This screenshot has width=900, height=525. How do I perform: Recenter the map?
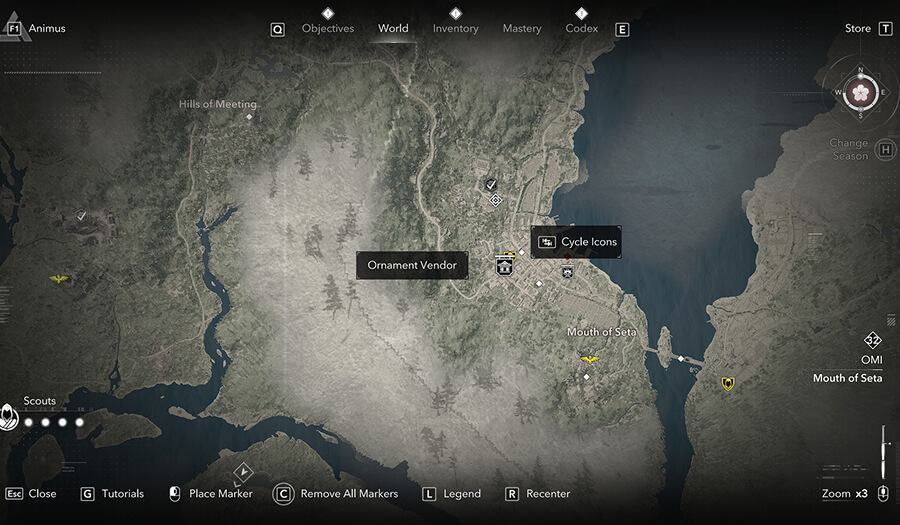tap(548, 494)
